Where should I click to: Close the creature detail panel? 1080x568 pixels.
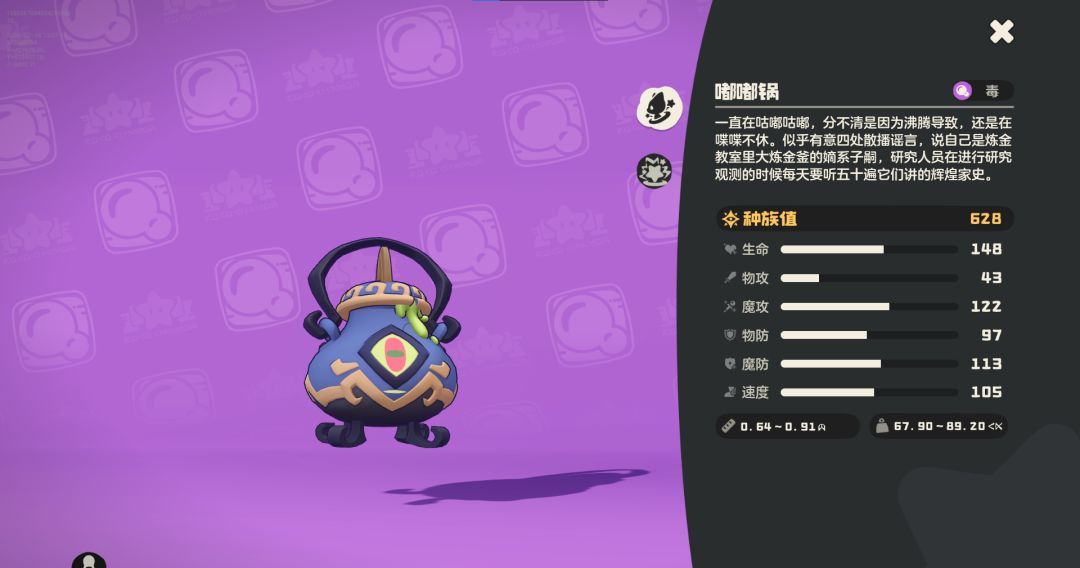1001,32
